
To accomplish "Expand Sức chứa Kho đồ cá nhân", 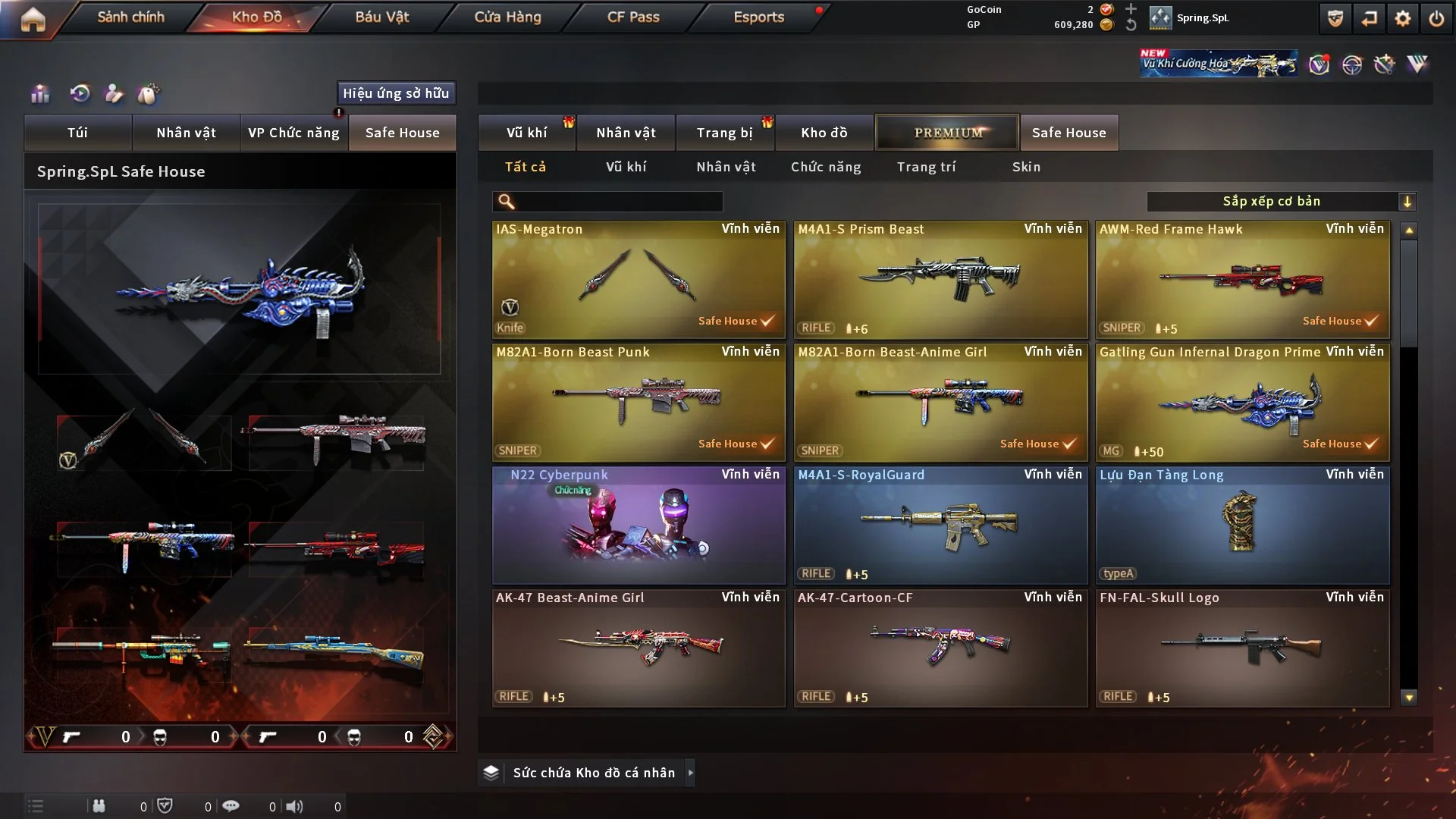I will pyautogui.click(x=594, y=773).
